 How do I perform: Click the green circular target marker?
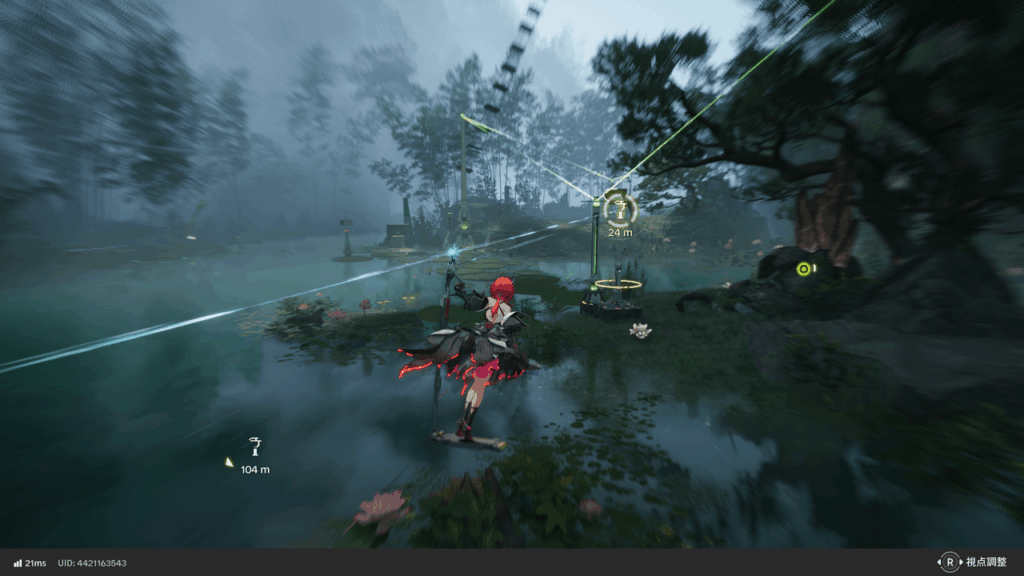(x=803, y=268)
